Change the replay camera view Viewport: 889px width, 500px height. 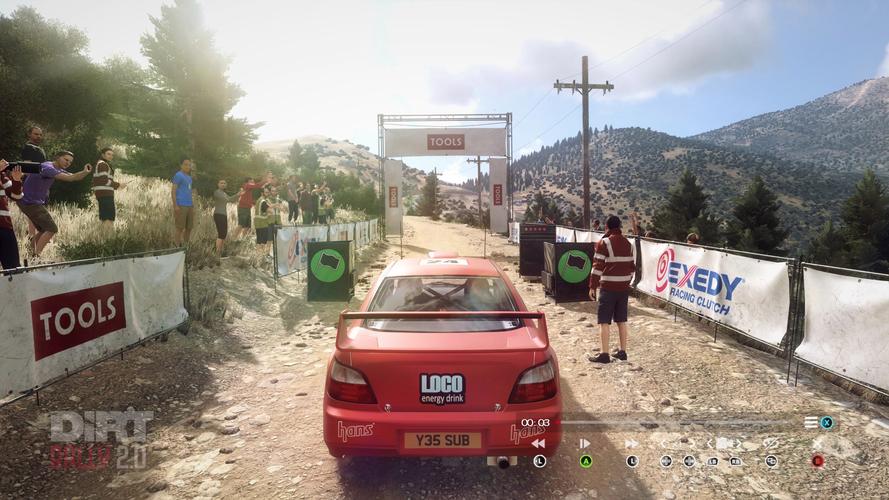click(723, 443)
